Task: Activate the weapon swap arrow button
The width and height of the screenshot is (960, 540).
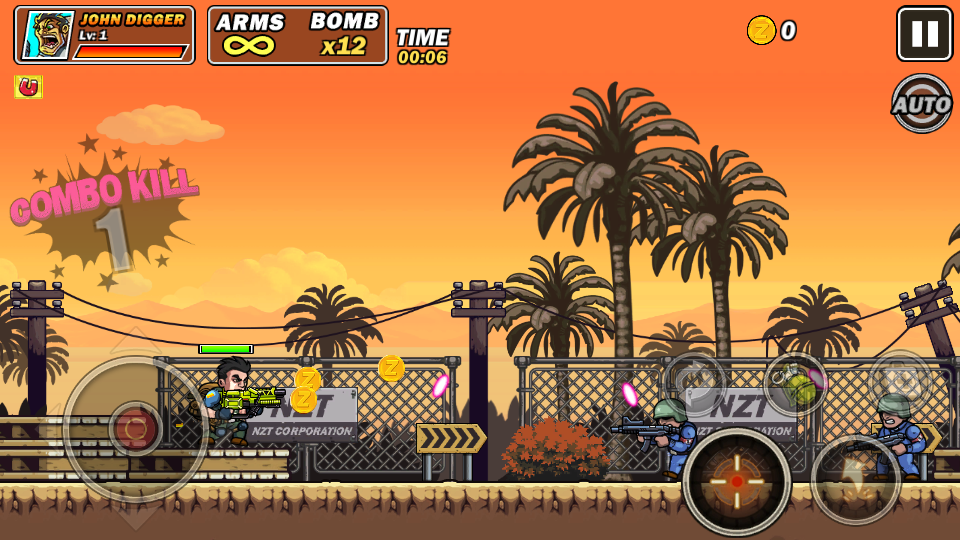Action: 695,382
